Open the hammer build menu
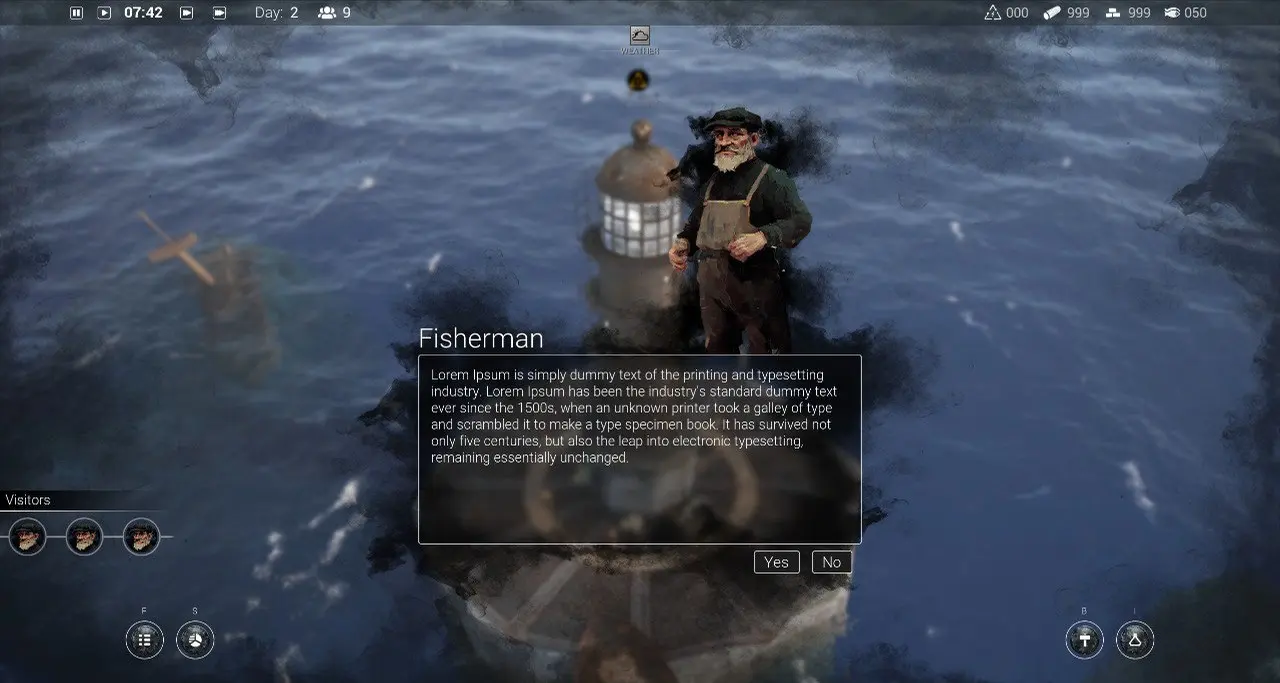This screenshot has width=1280, height=683. click(1085, 640)
